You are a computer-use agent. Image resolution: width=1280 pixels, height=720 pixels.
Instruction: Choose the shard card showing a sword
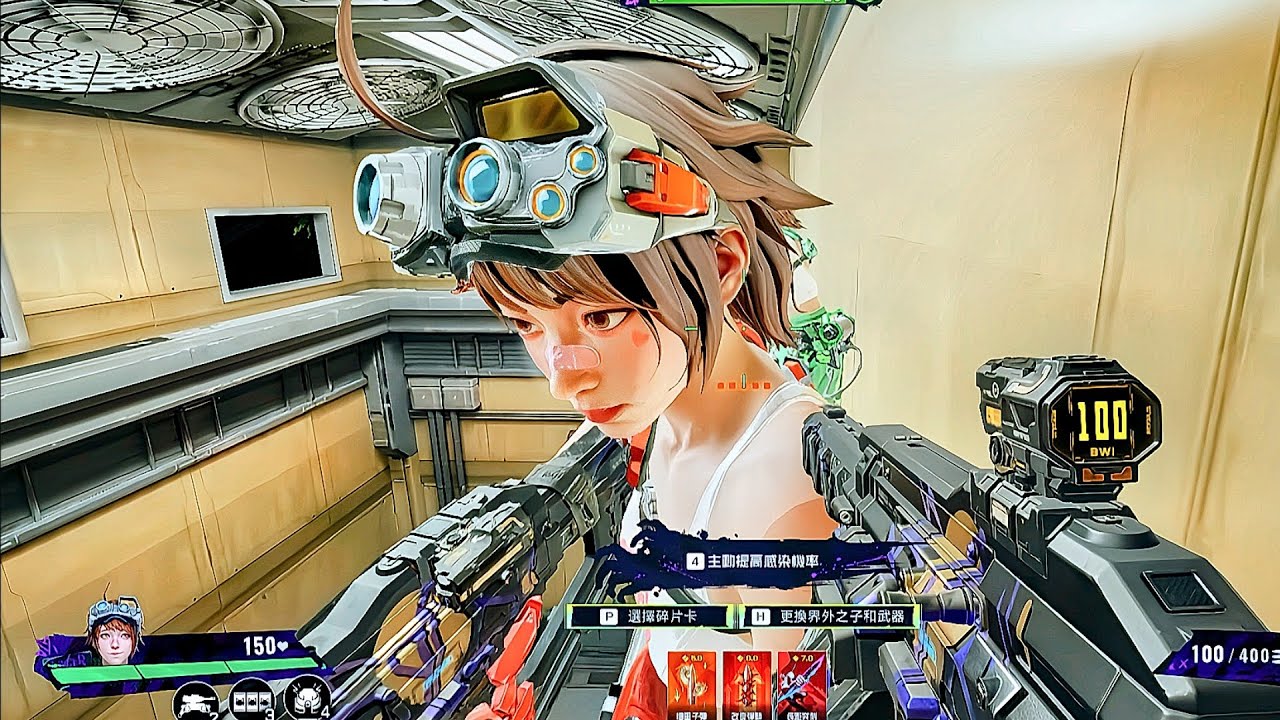tap(802, 684)
